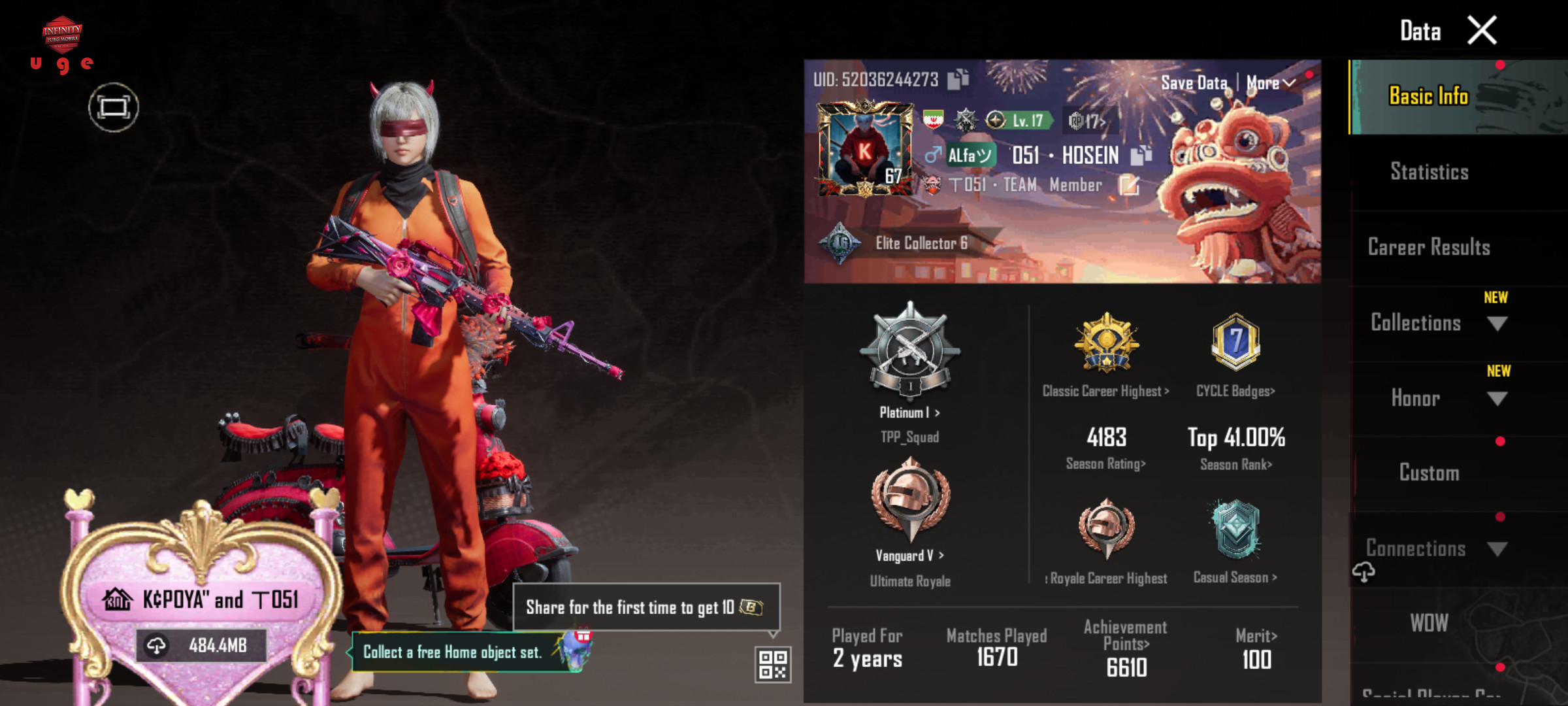Select the Basic Info tab
Screen dimensions: 1568x706
click(1429, 97)
